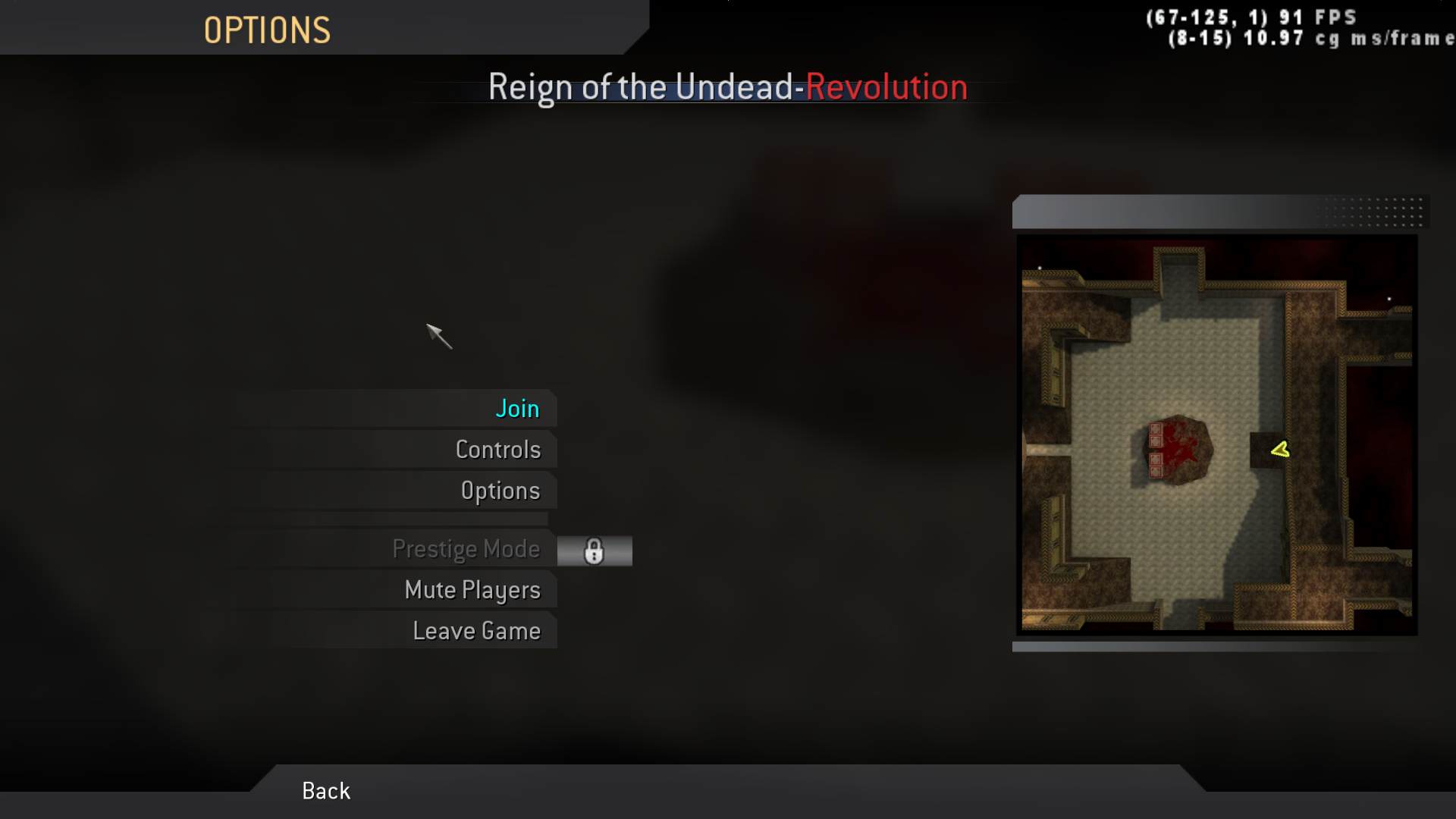Select the OPTIONS header tab
Viewport: 1456px width, 819px height.
[x=267, y=30]
